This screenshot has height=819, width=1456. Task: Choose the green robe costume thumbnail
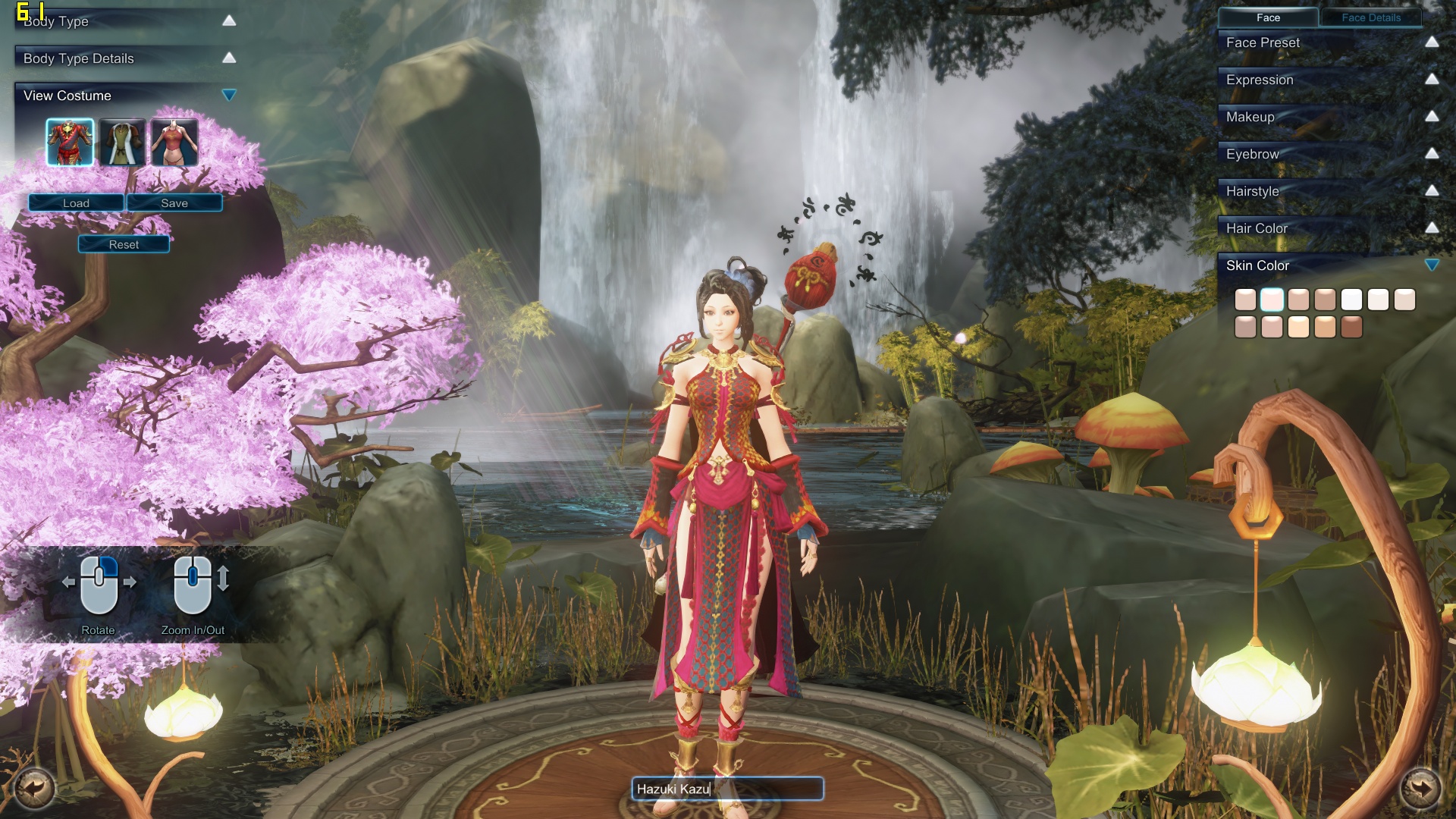click(x=122, y=142)
